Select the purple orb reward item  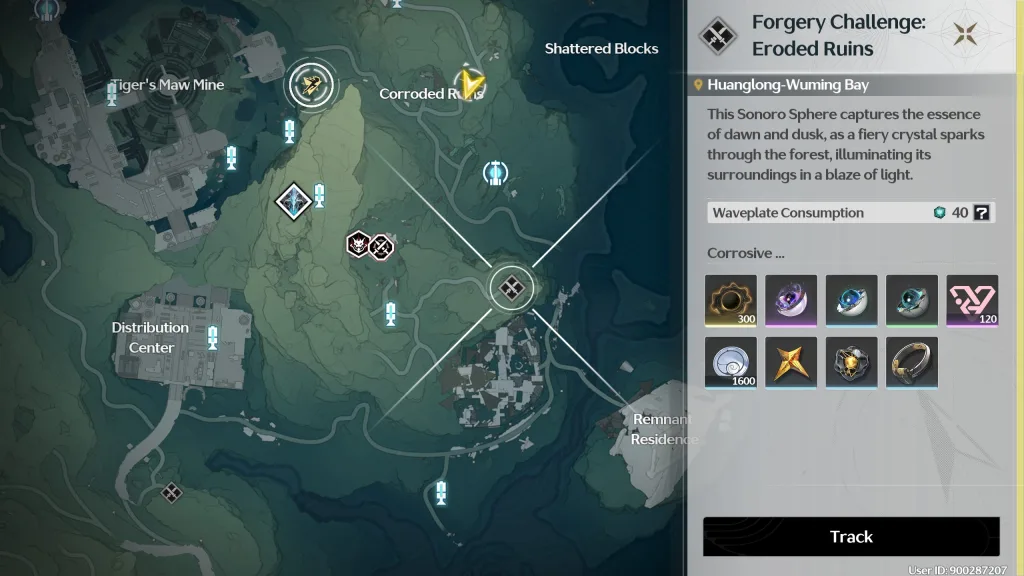coord(791,300)
